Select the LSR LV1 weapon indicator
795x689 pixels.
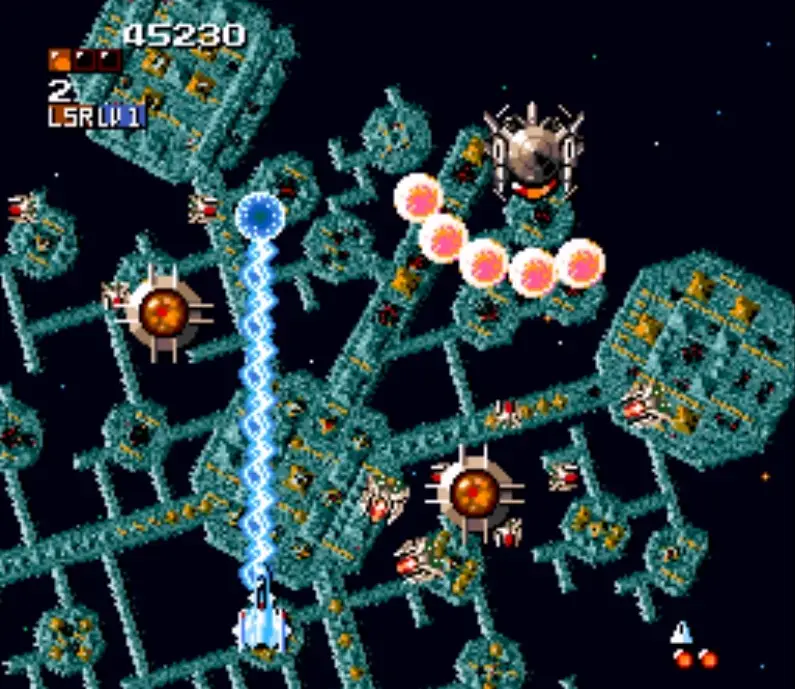(x=96, y=116)
